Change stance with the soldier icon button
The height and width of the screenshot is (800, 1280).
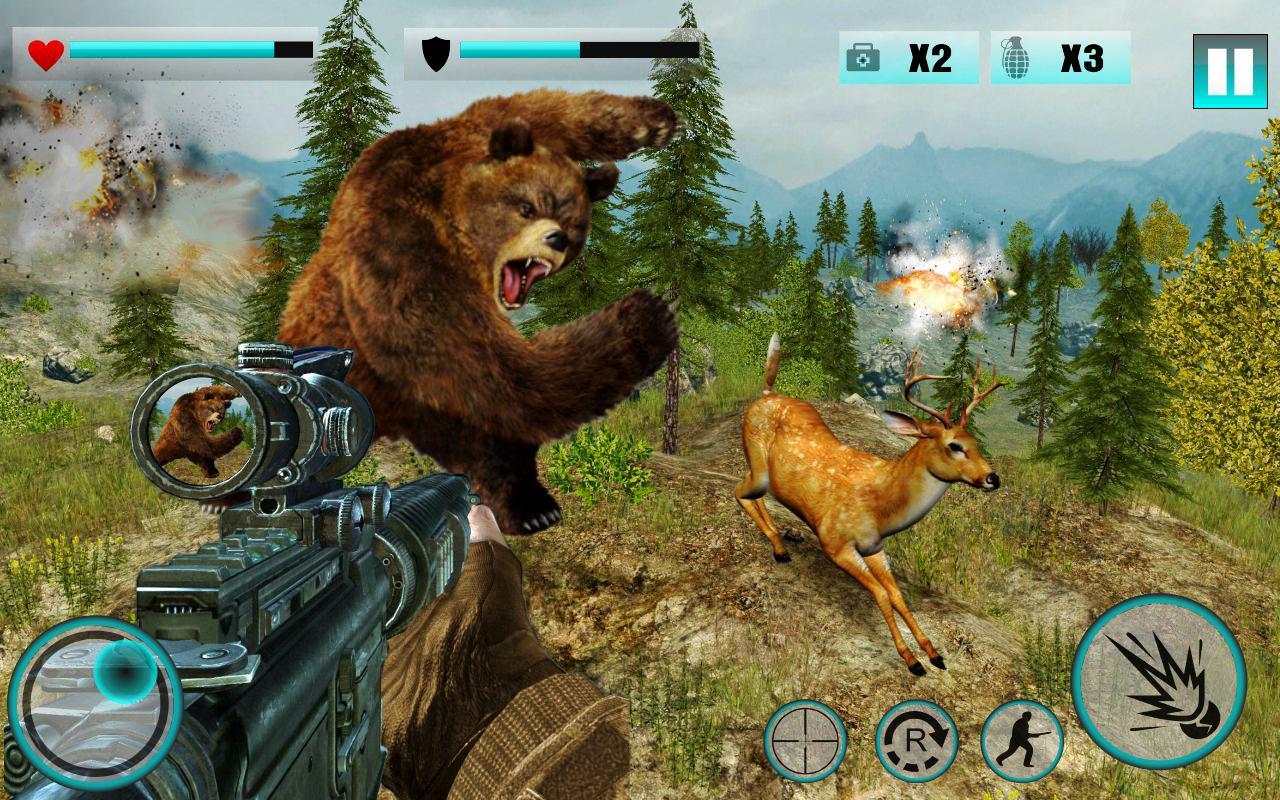point(1021,741)
